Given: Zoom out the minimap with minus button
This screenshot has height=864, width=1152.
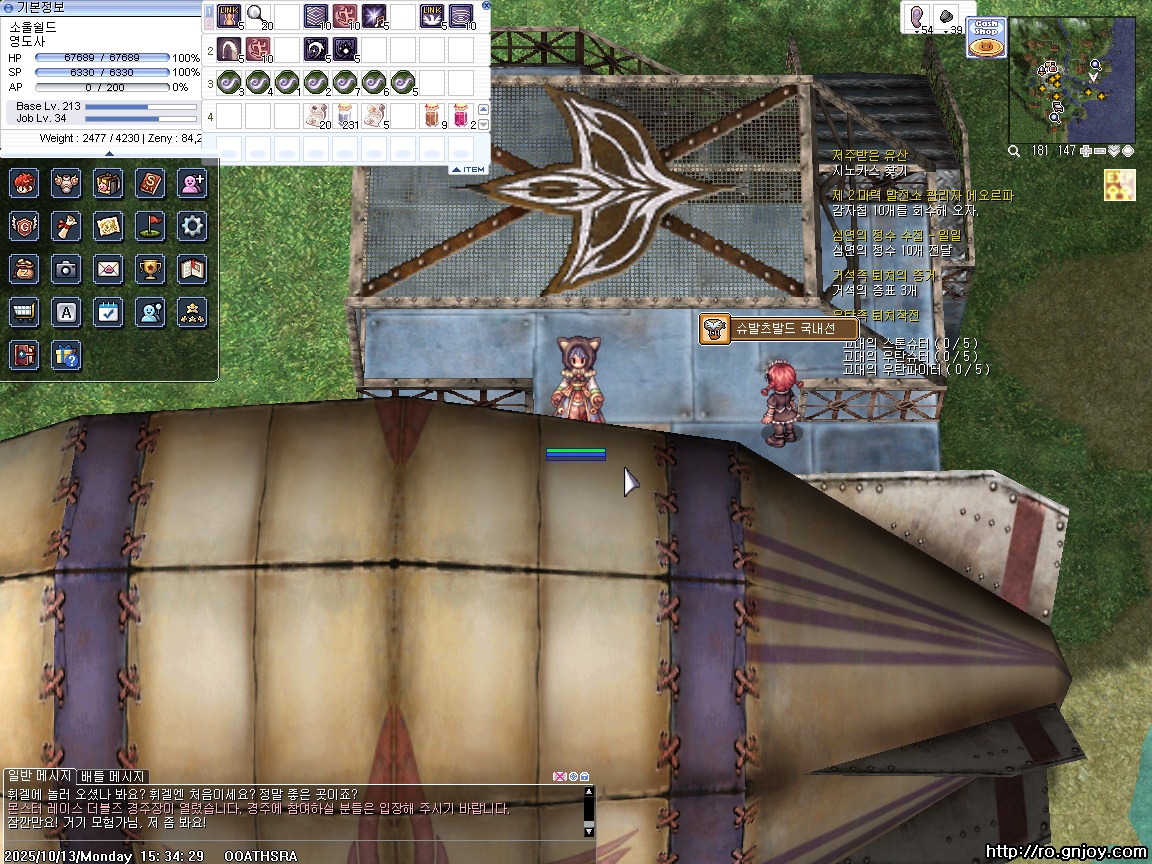Looking at the screenshot, I should [1100, 151].
